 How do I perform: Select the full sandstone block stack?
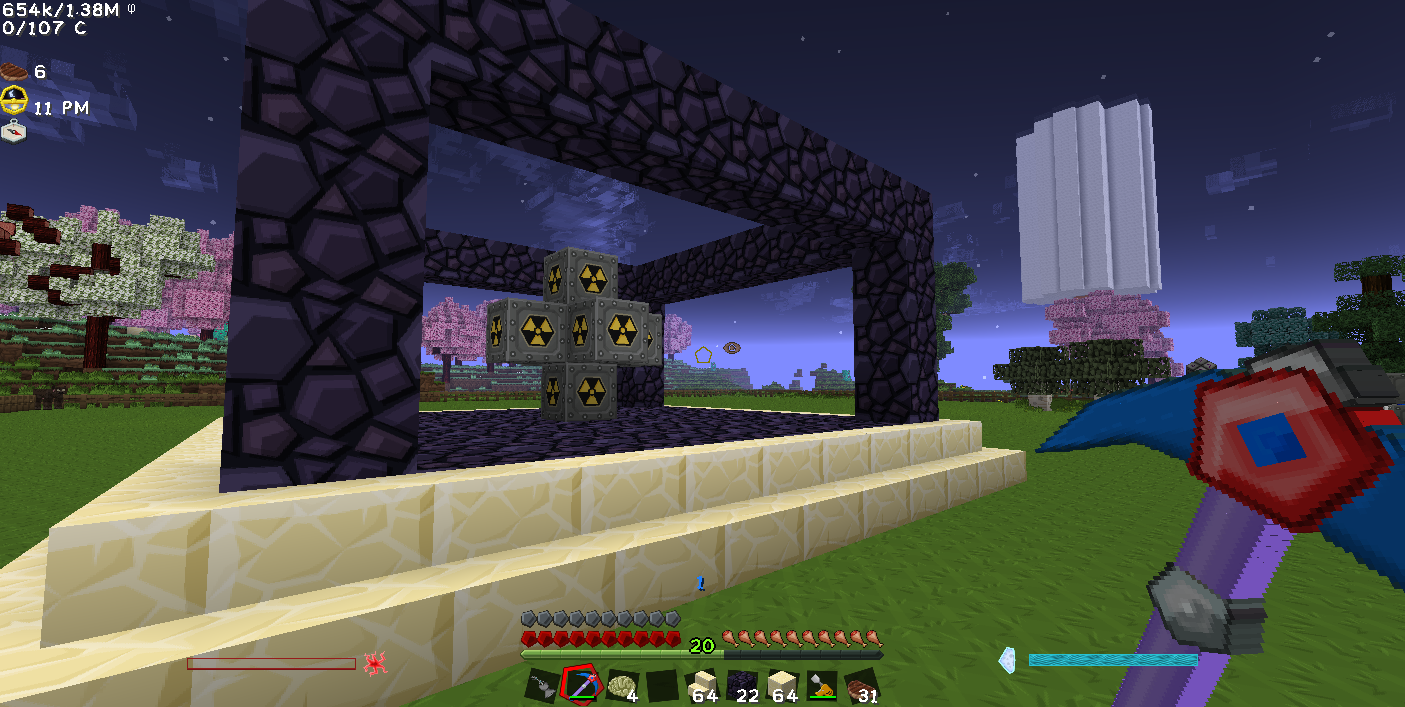[781, 686]
